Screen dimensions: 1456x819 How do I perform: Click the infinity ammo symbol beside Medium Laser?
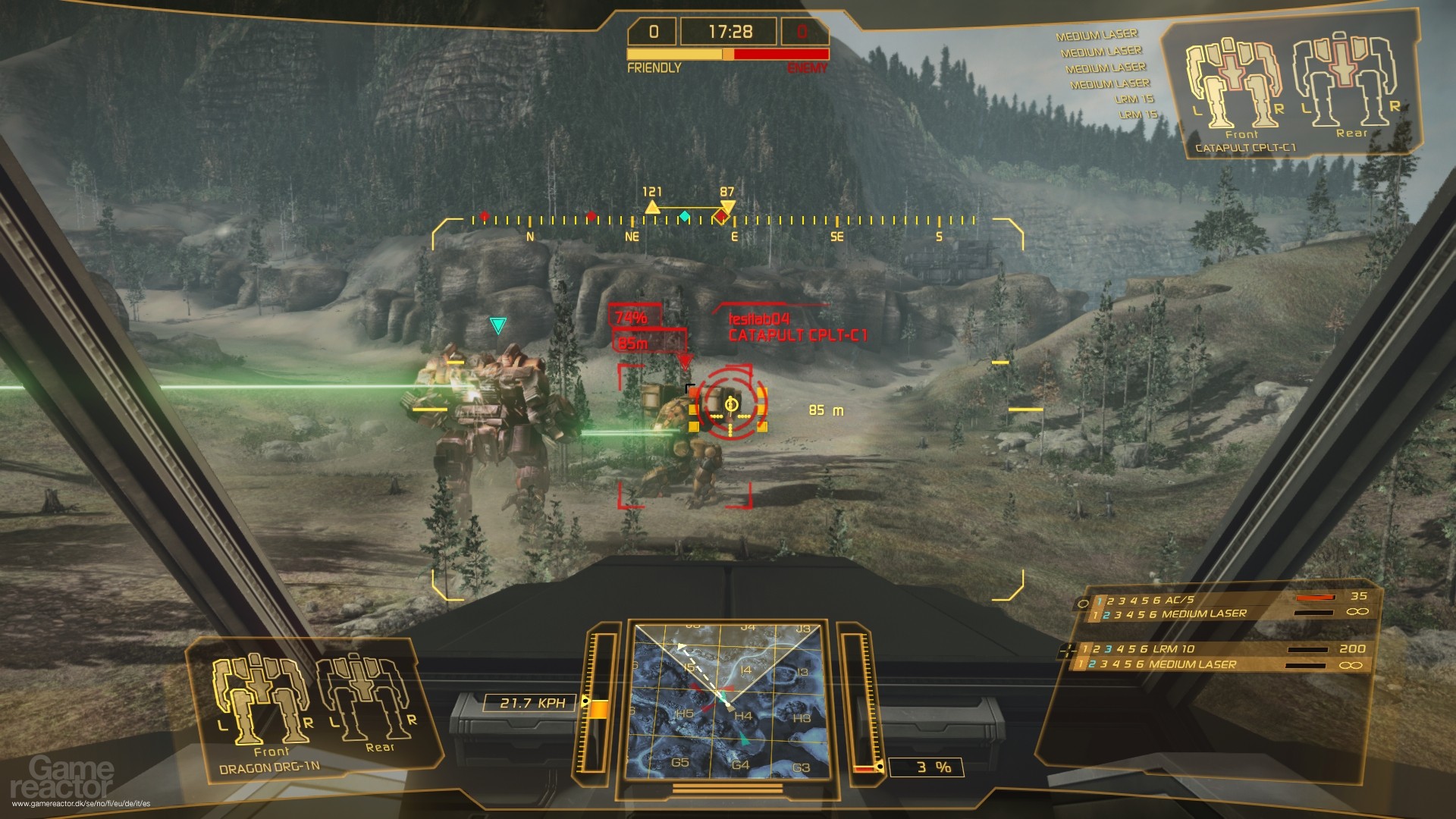click(x=1357, y=613)
